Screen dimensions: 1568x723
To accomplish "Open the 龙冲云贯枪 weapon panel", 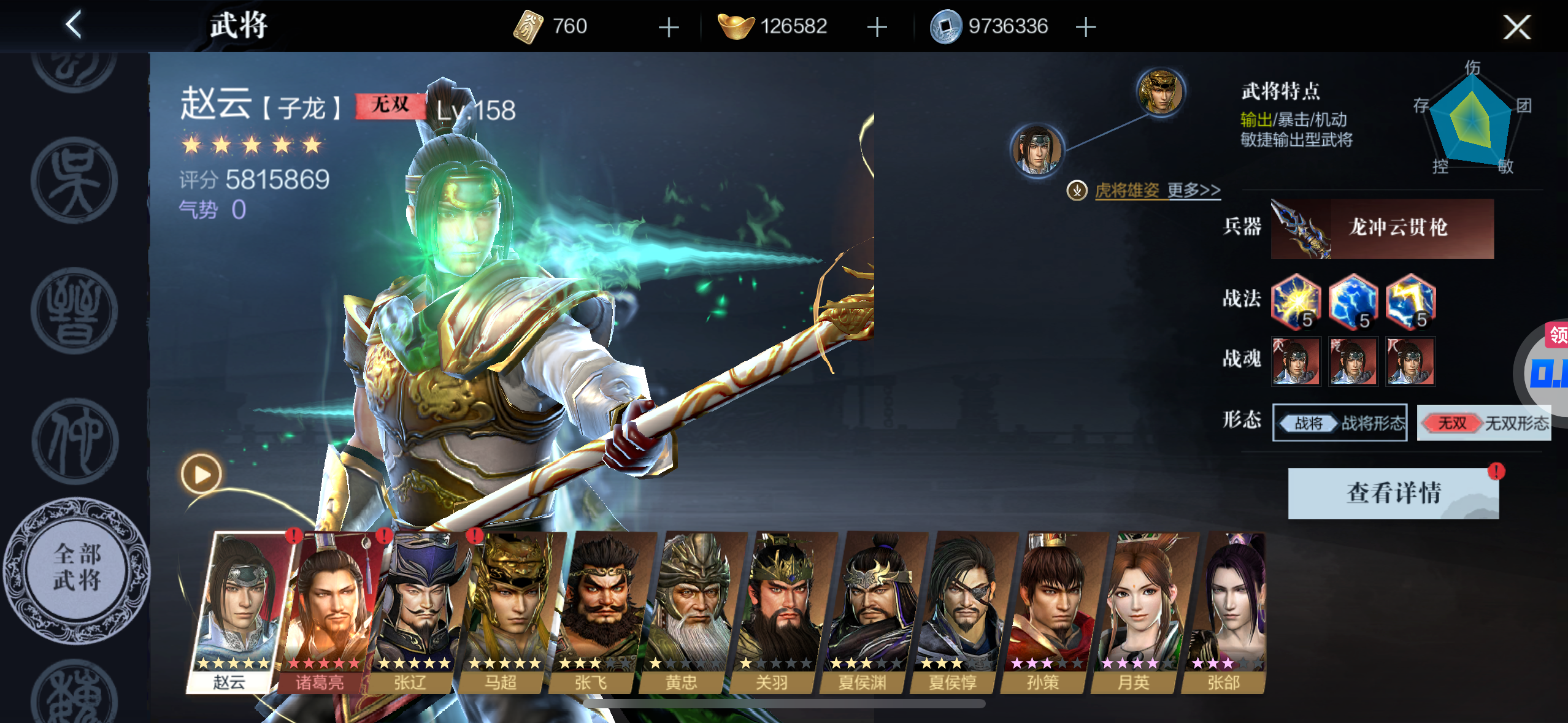I will [1382, 228].
